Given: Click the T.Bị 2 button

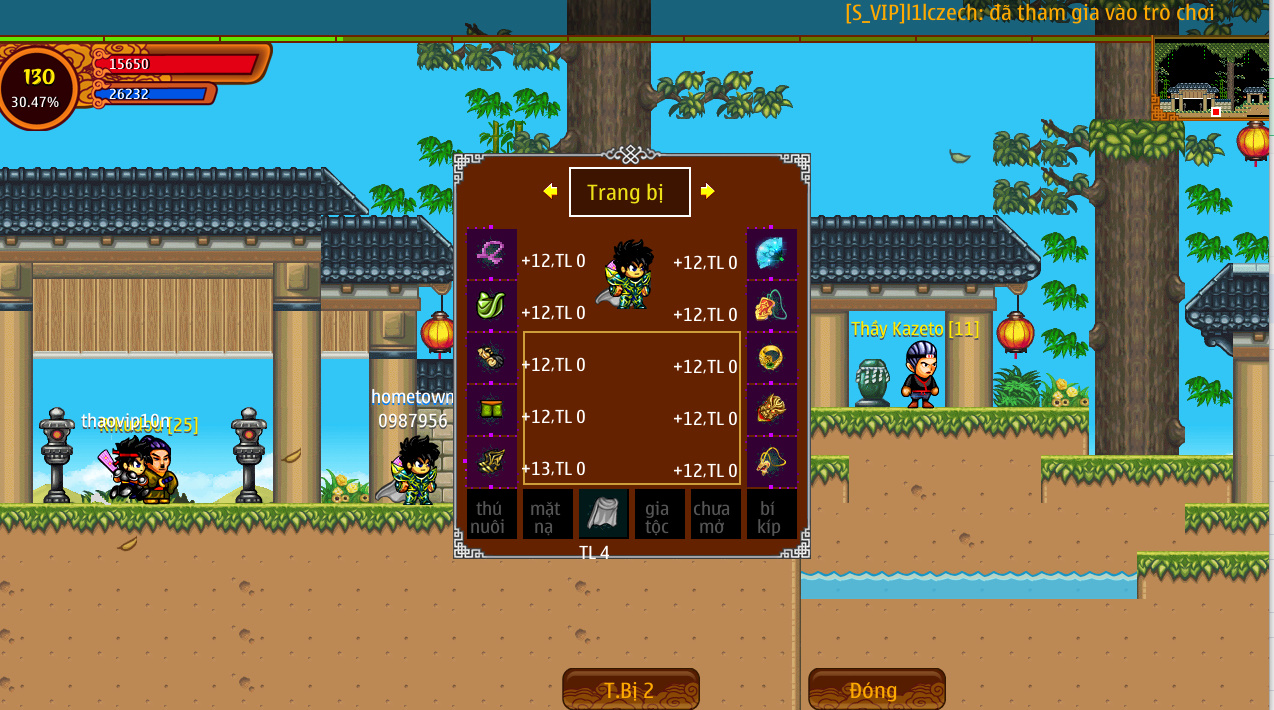Looking at the screenshot, I should (x=630, y=690).
